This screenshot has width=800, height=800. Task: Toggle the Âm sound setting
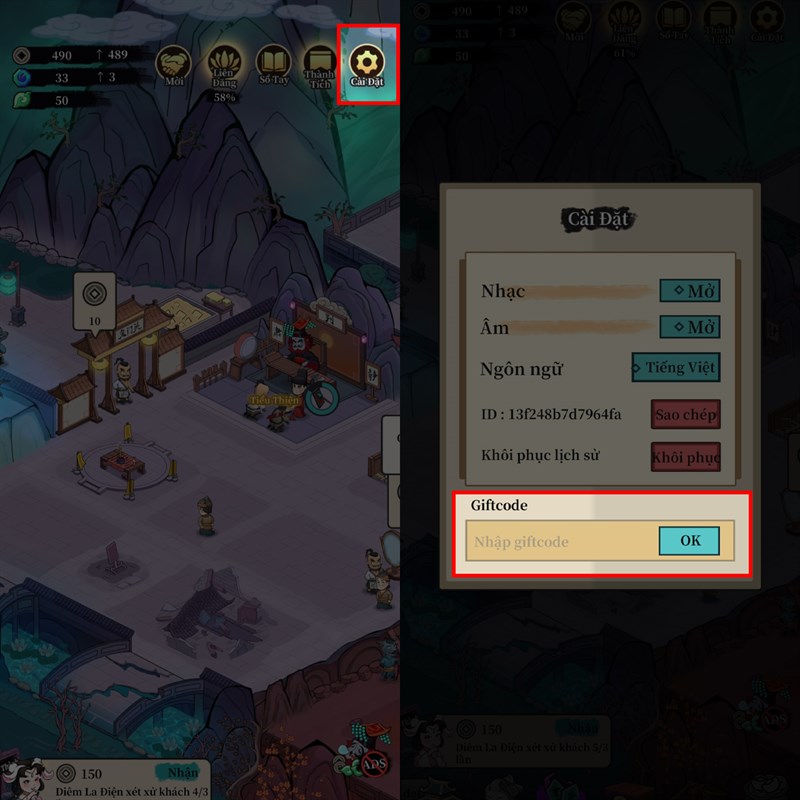point(690,327)
